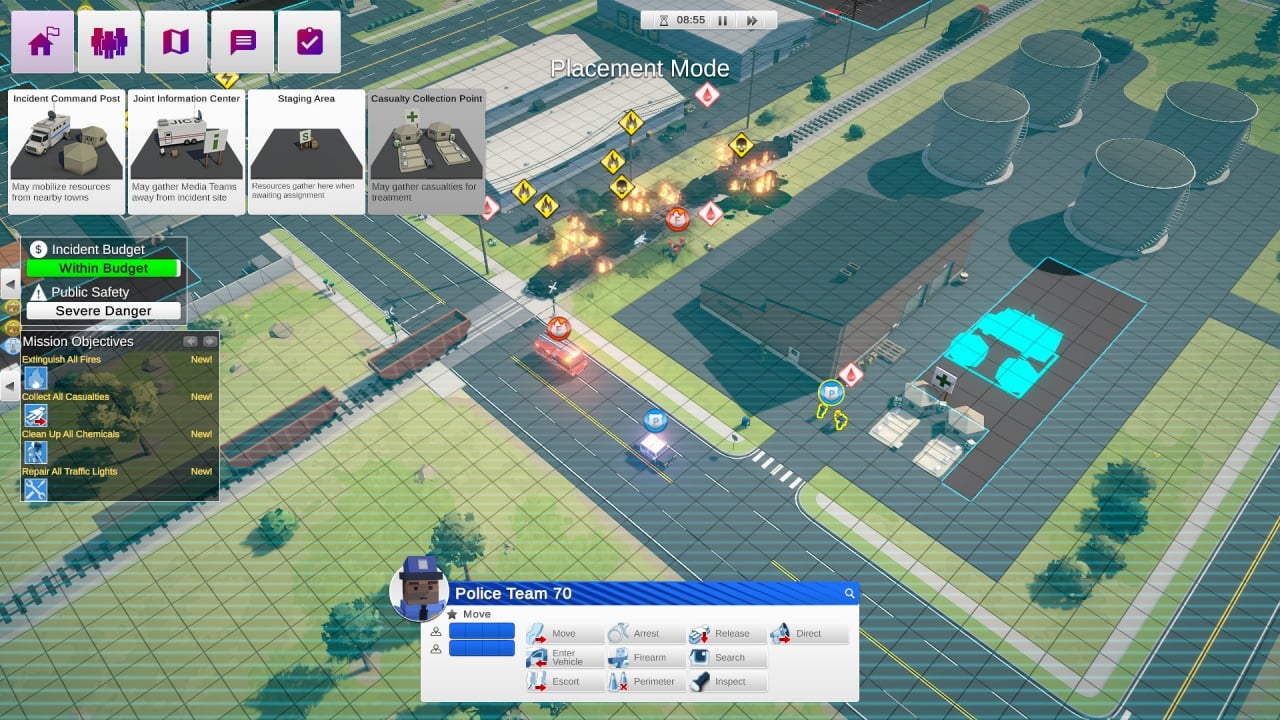Choose the Arrest command
The image size is (1280, 720).
[x=646, y=634]
